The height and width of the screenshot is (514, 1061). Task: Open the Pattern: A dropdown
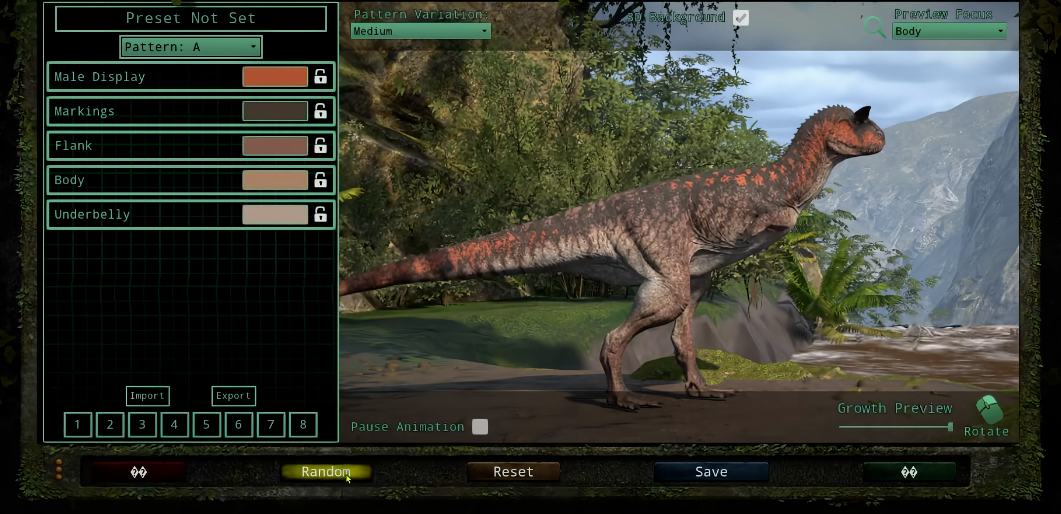coord(190,47)
